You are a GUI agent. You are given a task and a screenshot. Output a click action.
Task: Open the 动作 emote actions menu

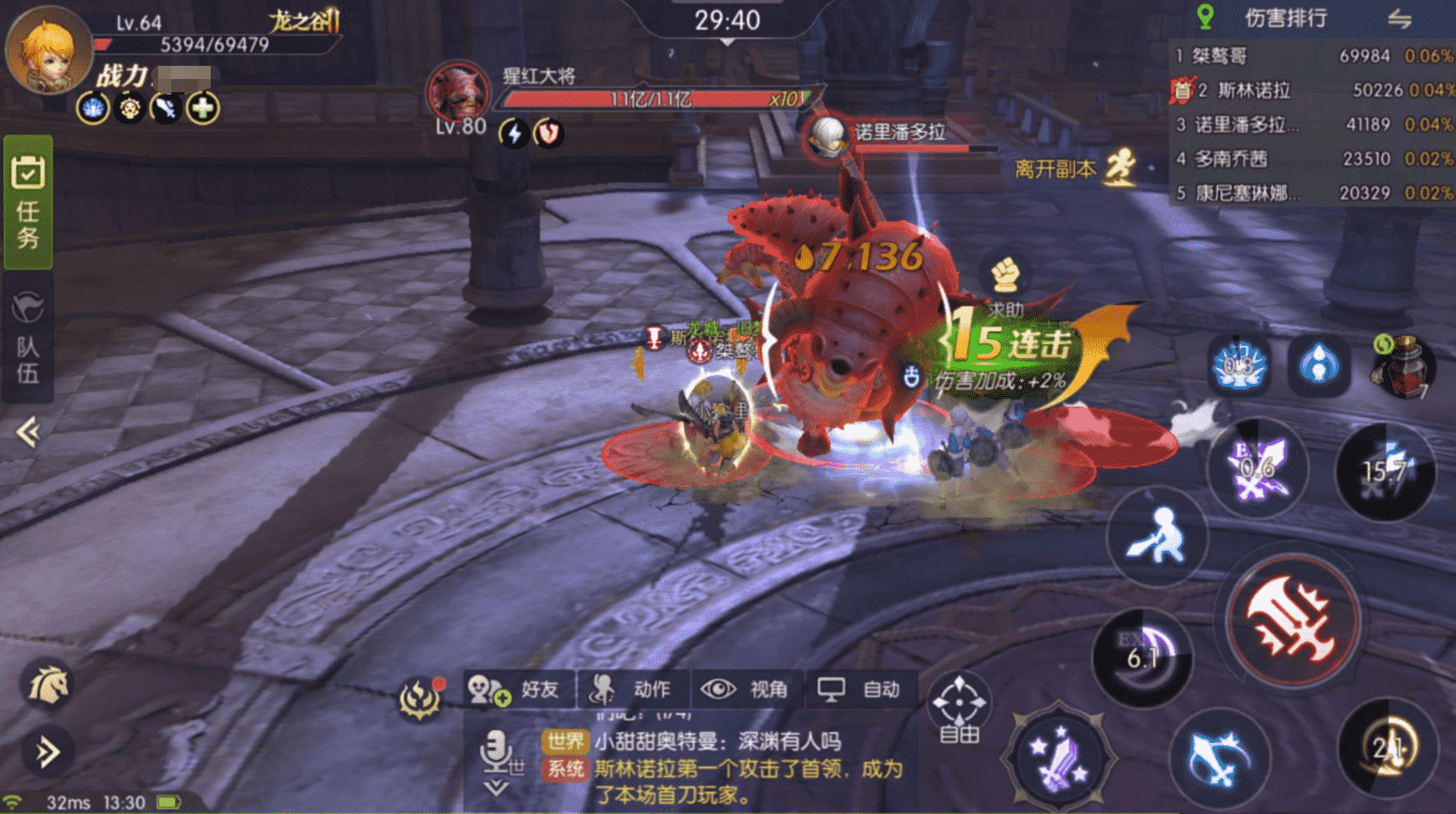[x=632, y=689]
